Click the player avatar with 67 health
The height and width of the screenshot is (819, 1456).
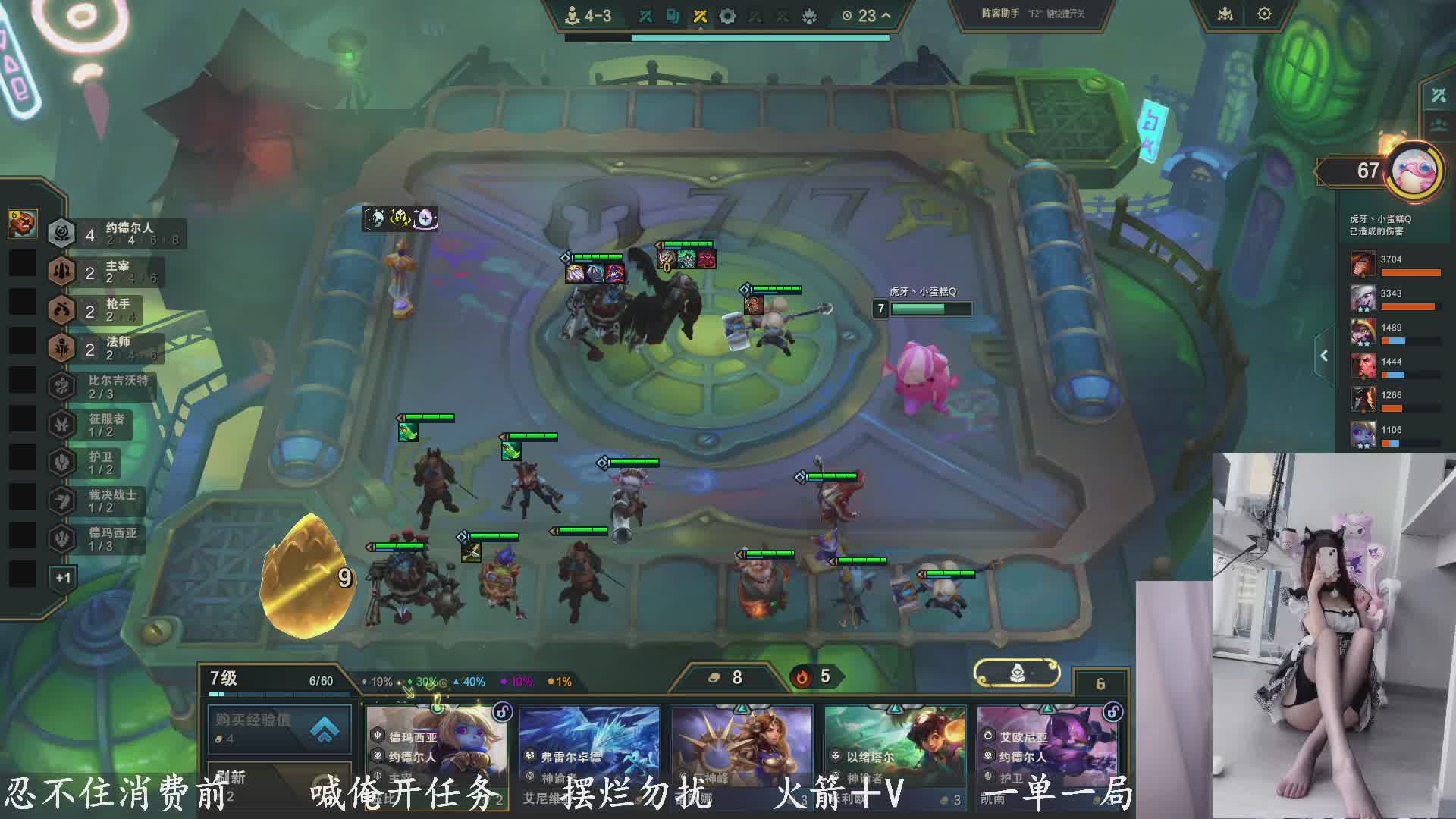click(1414, 171)
